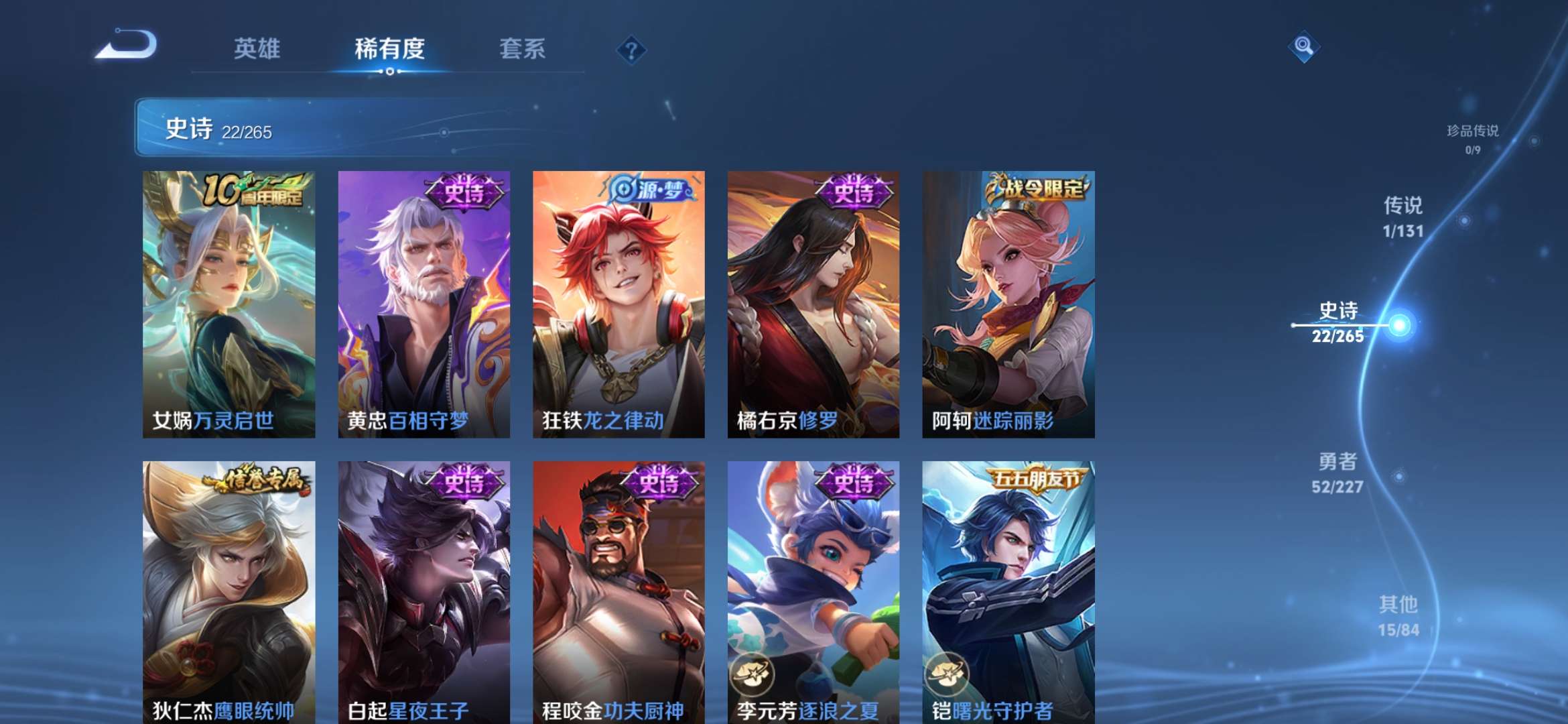Viewport: 1568px width, 724px height.
Task: Switch to the 套系 tab
Action: coord(521,48)
